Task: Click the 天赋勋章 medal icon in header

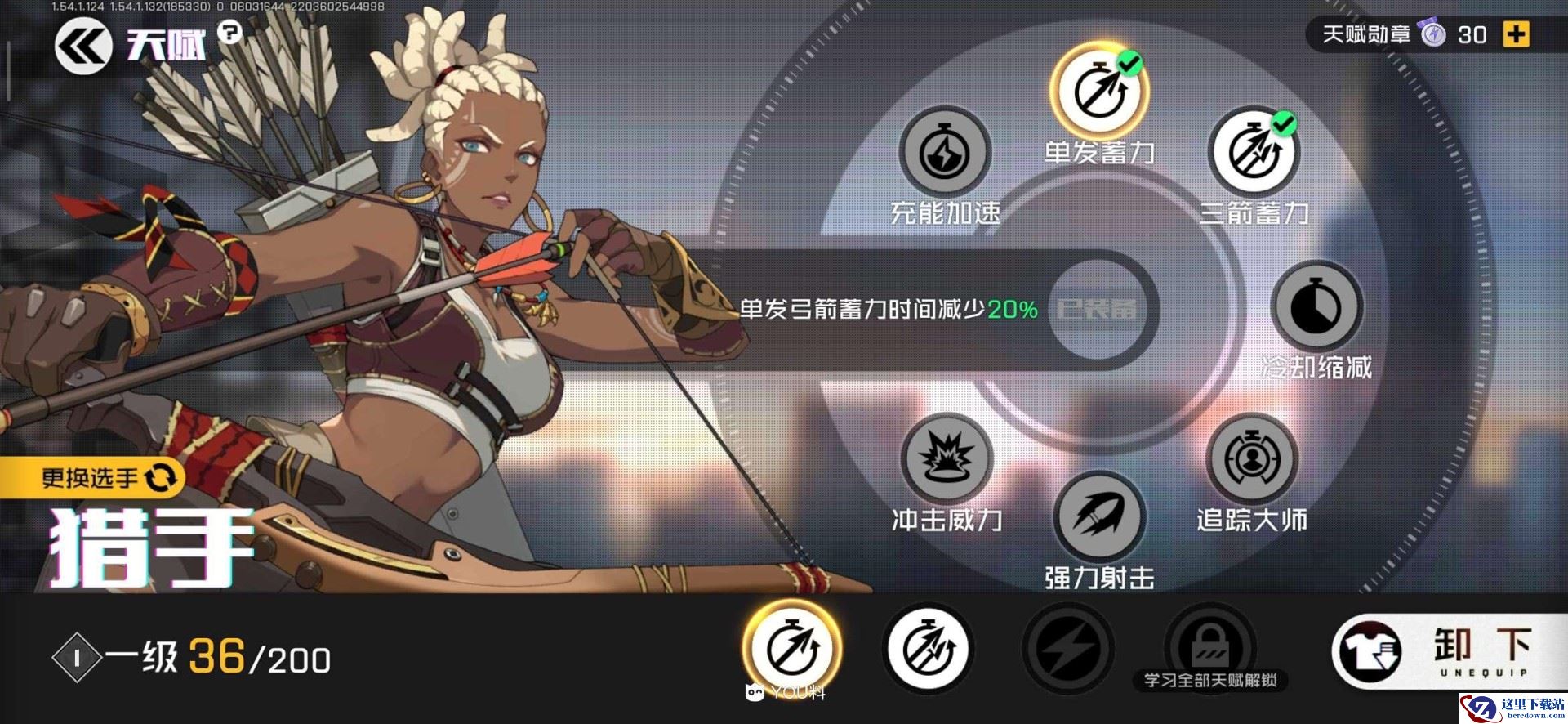Action: click(x=1434, y=34)
